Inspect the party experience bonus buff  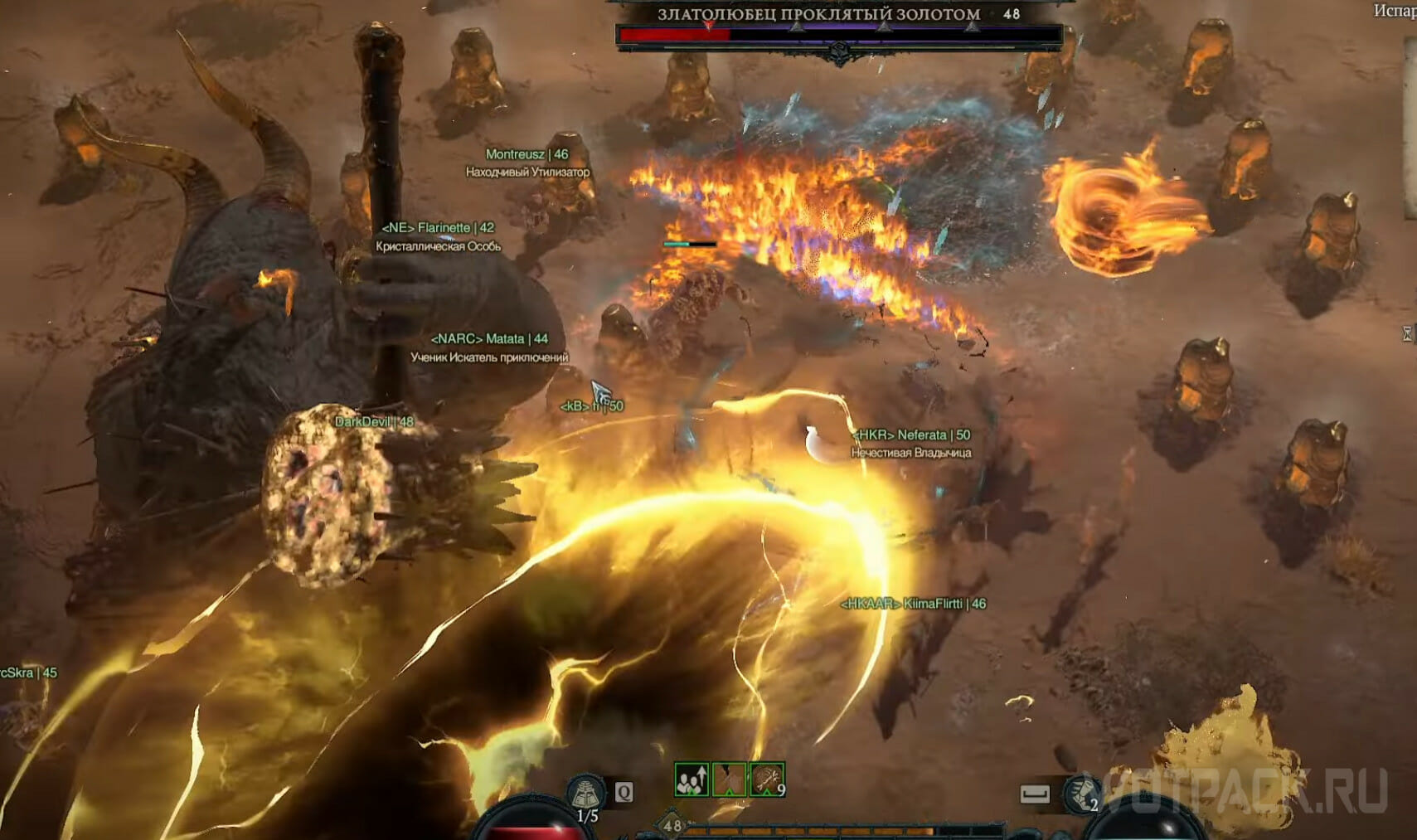point(691,780)
